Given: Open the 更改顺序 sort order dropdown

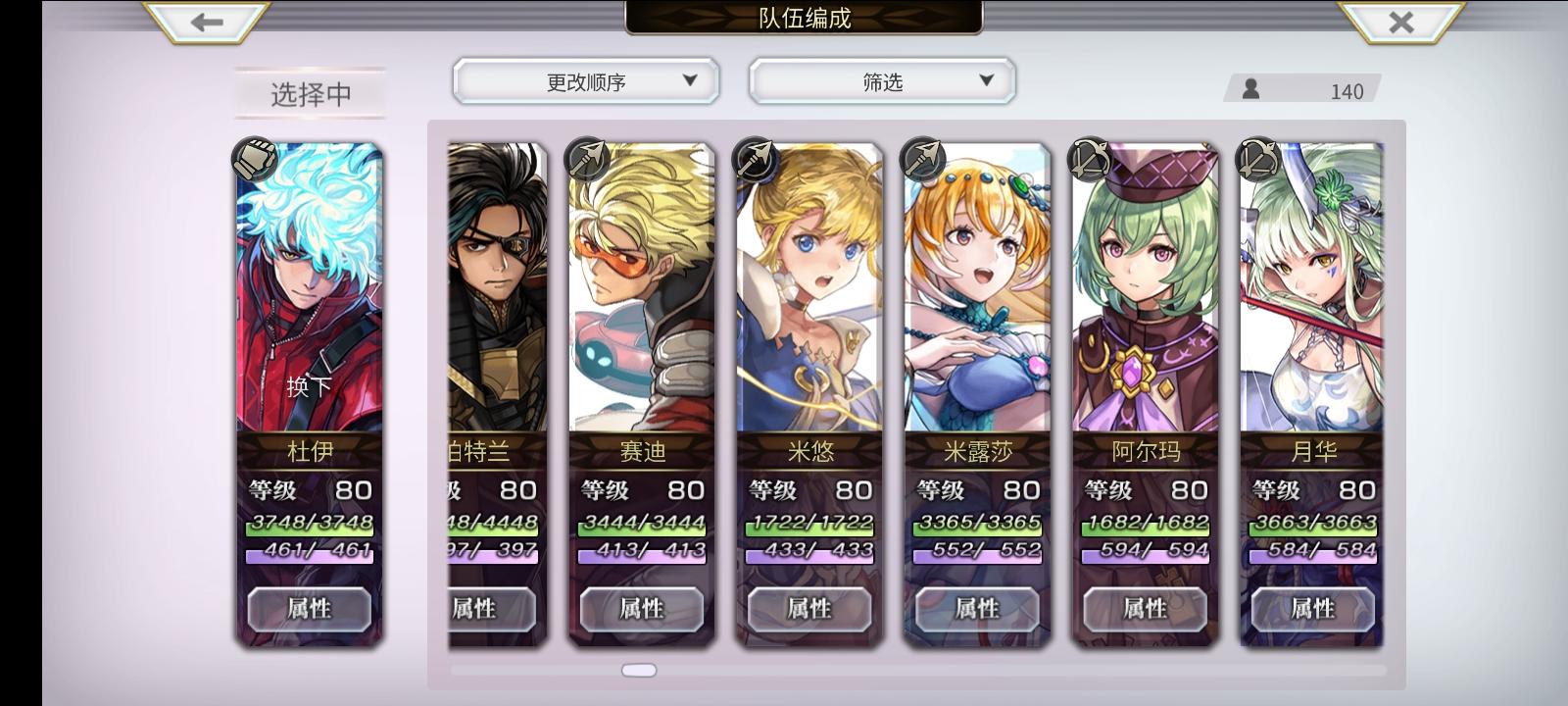Looking at the screenshot, I should [x=586, y=81].
